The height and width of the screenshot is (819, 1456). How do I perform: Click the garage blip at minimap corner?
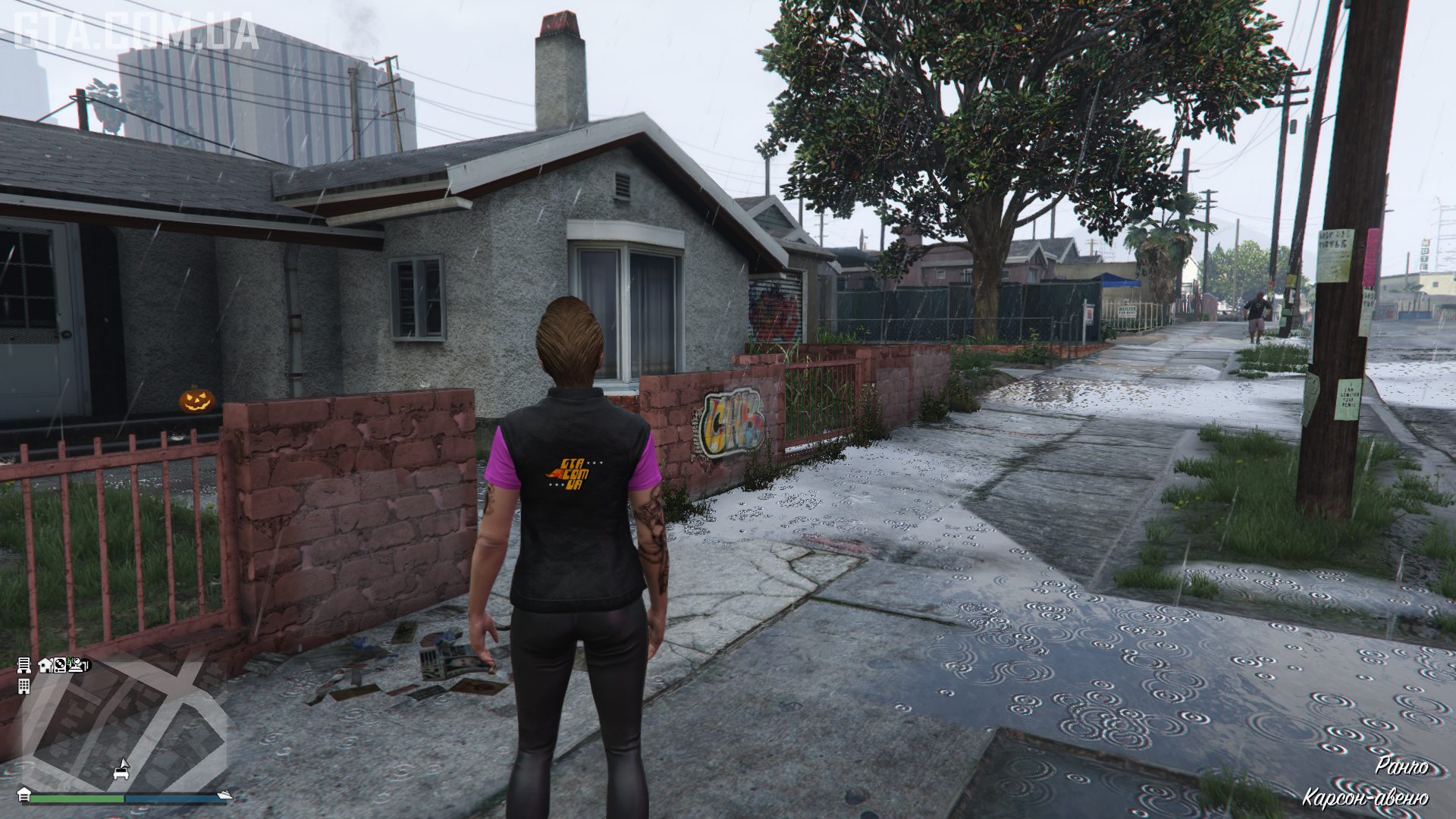pyautogui.click(x=24, y=794)
